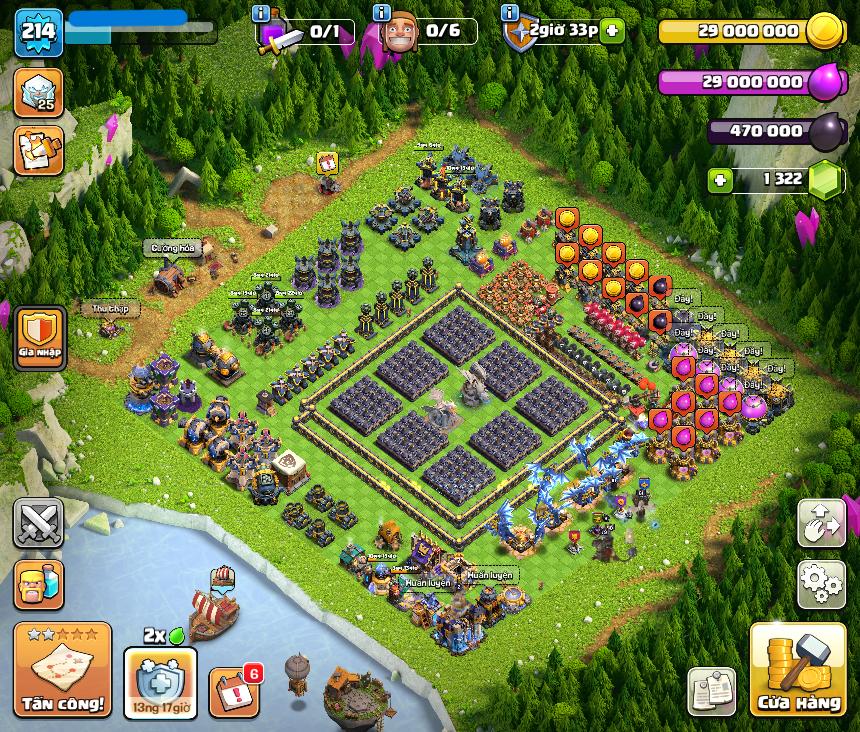Viewport: 860px width, 732px height.
Task: Buy gems with the green plus button
Action: [x=720, y=180]
